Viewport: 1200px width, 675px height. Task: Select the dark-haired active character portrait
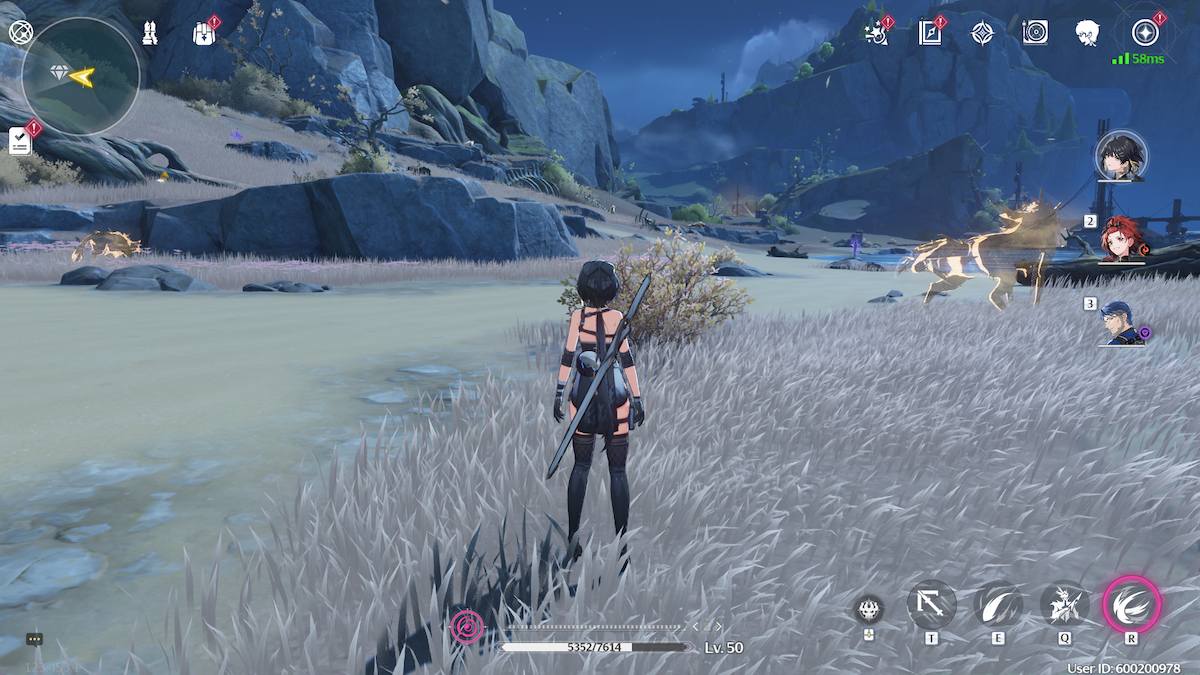[x=1121, y=156]
